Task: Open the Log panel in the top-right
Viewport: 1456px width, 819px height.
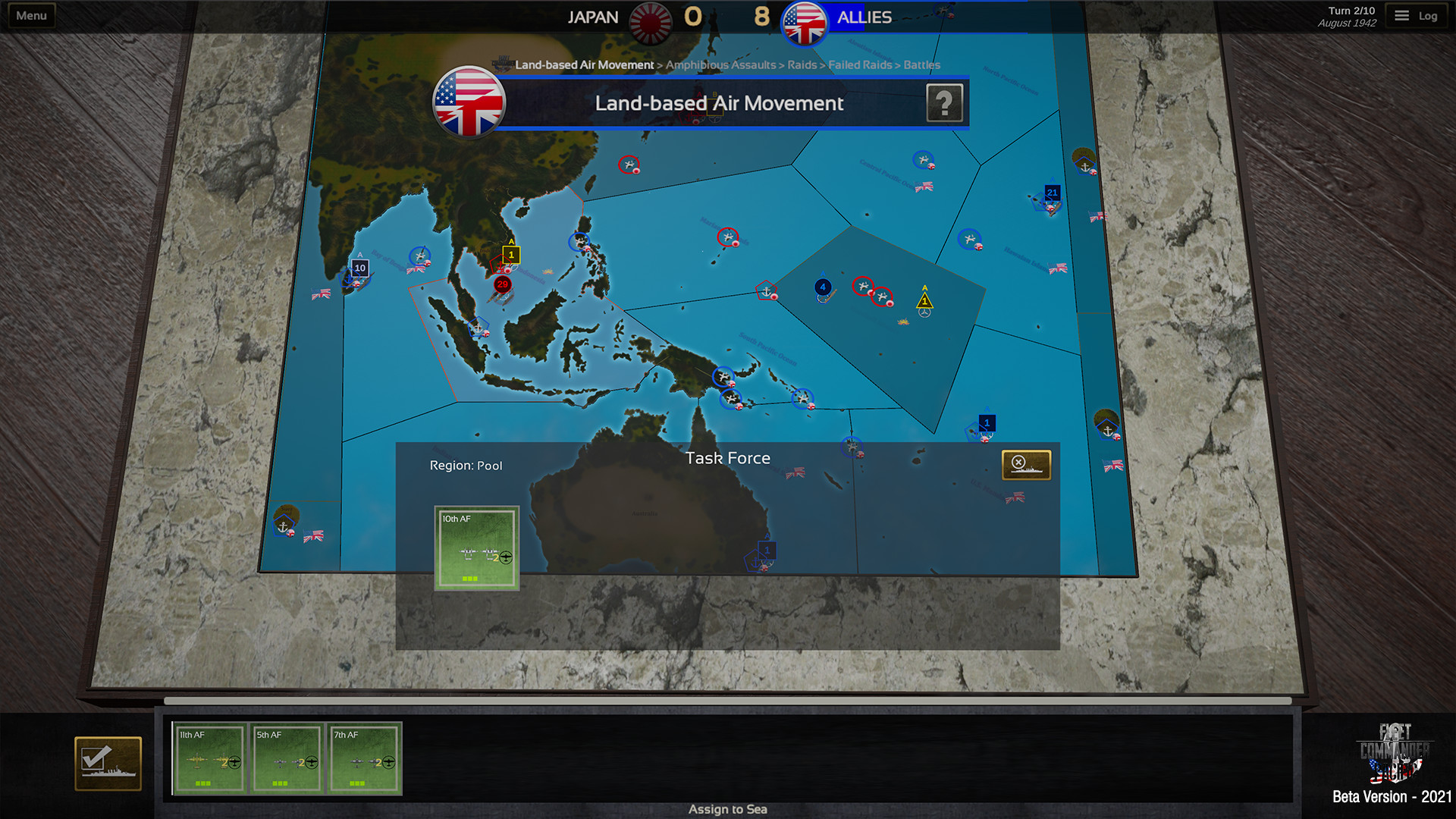Action: 1417,14
